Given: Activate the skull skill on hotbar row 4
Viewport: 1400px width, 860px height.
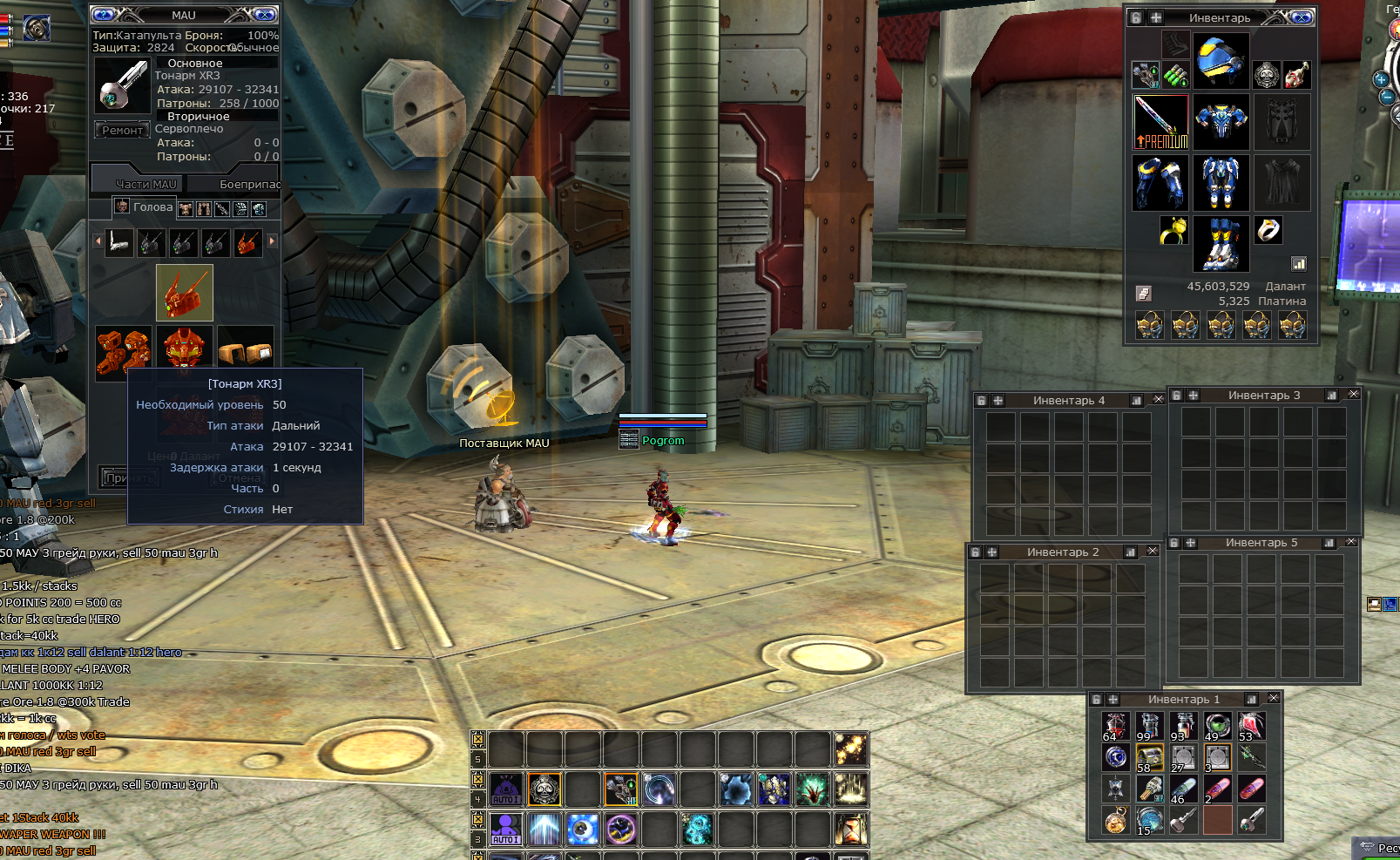Looking at the screenshot, I should pyautogui.click(x=544, y=789).
